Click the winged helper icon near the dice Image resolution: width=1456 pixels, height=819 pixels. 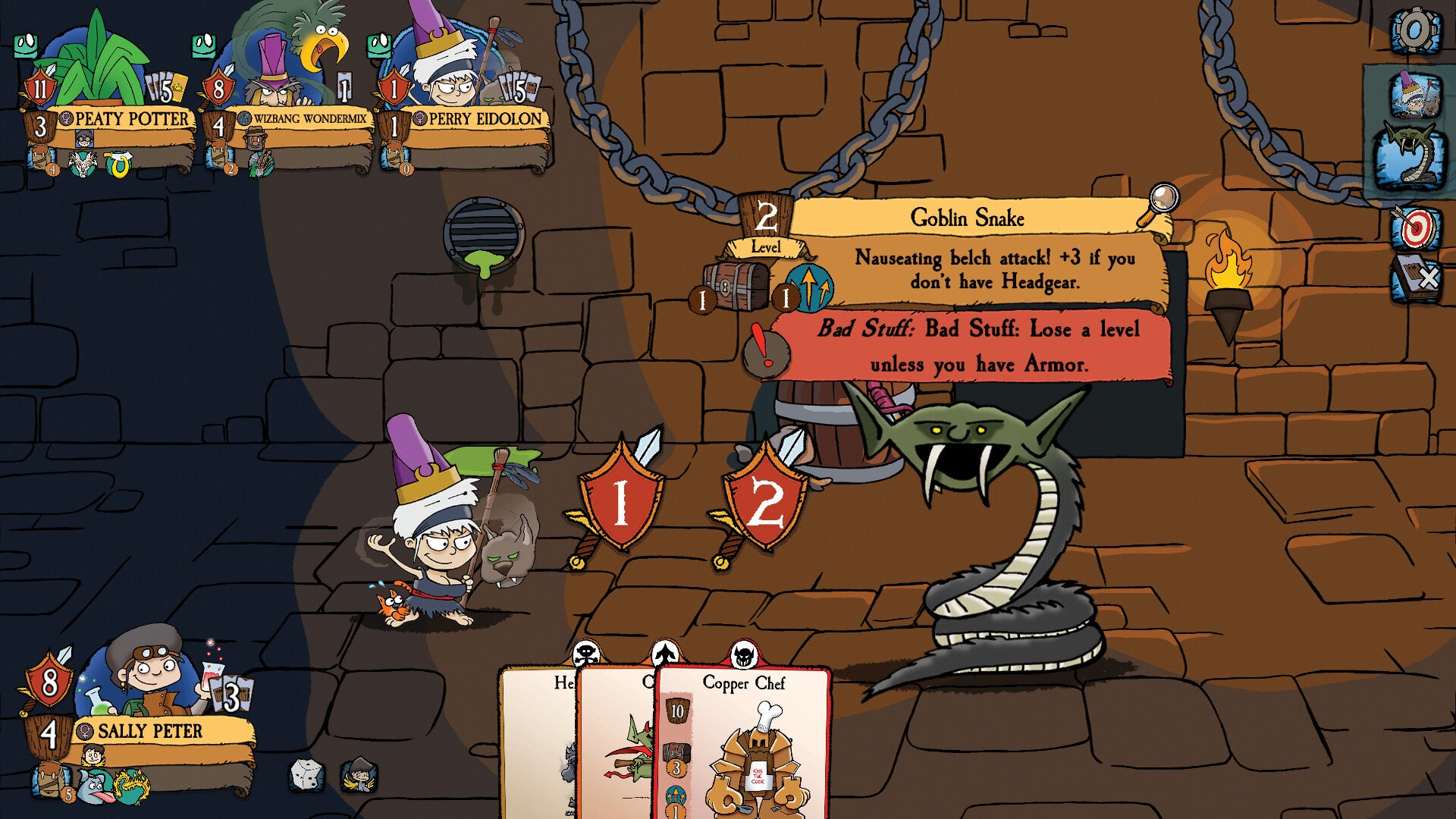click(356, 773)
